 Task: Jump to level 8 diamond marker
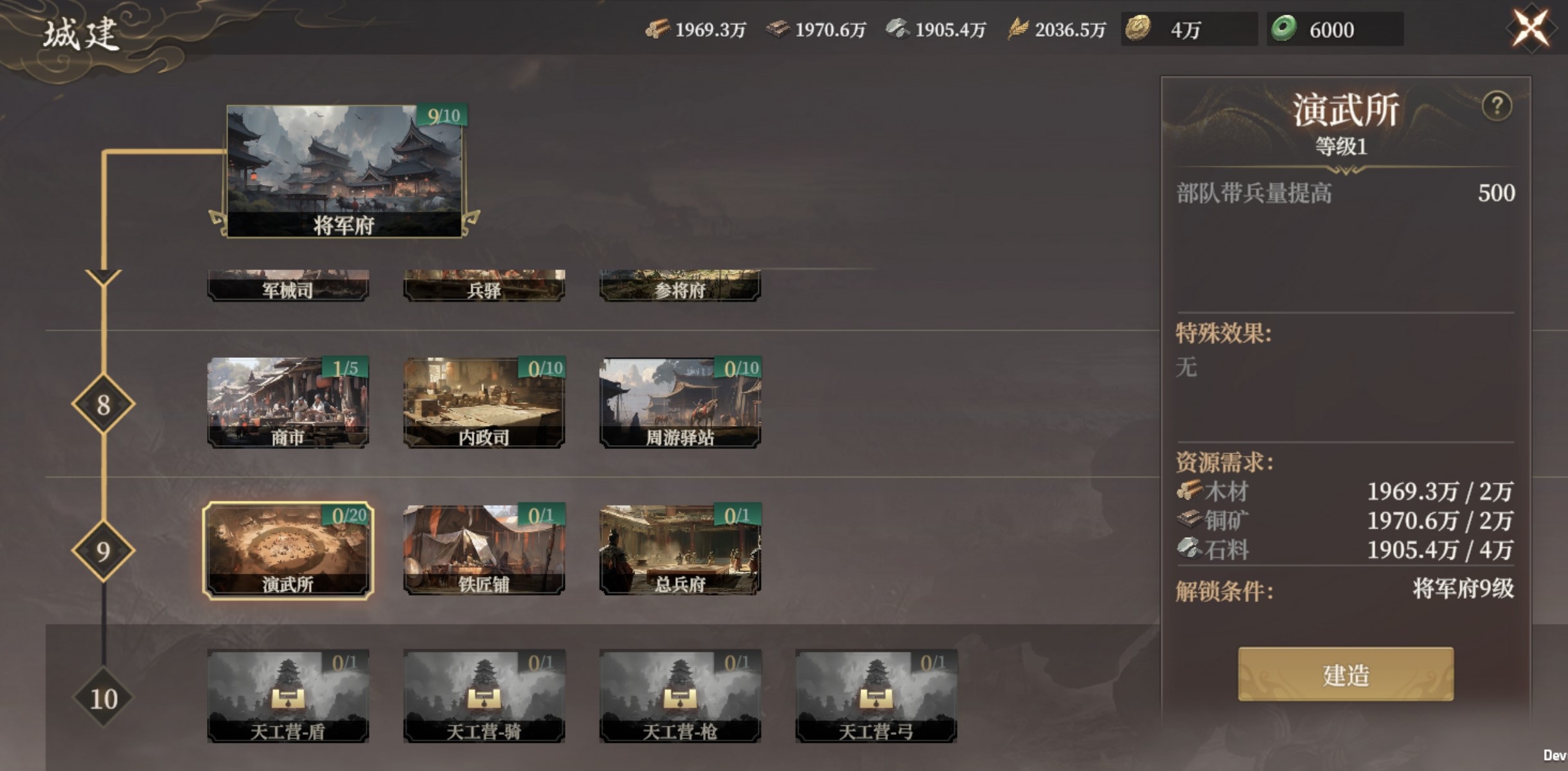click(x=103, y=404)
